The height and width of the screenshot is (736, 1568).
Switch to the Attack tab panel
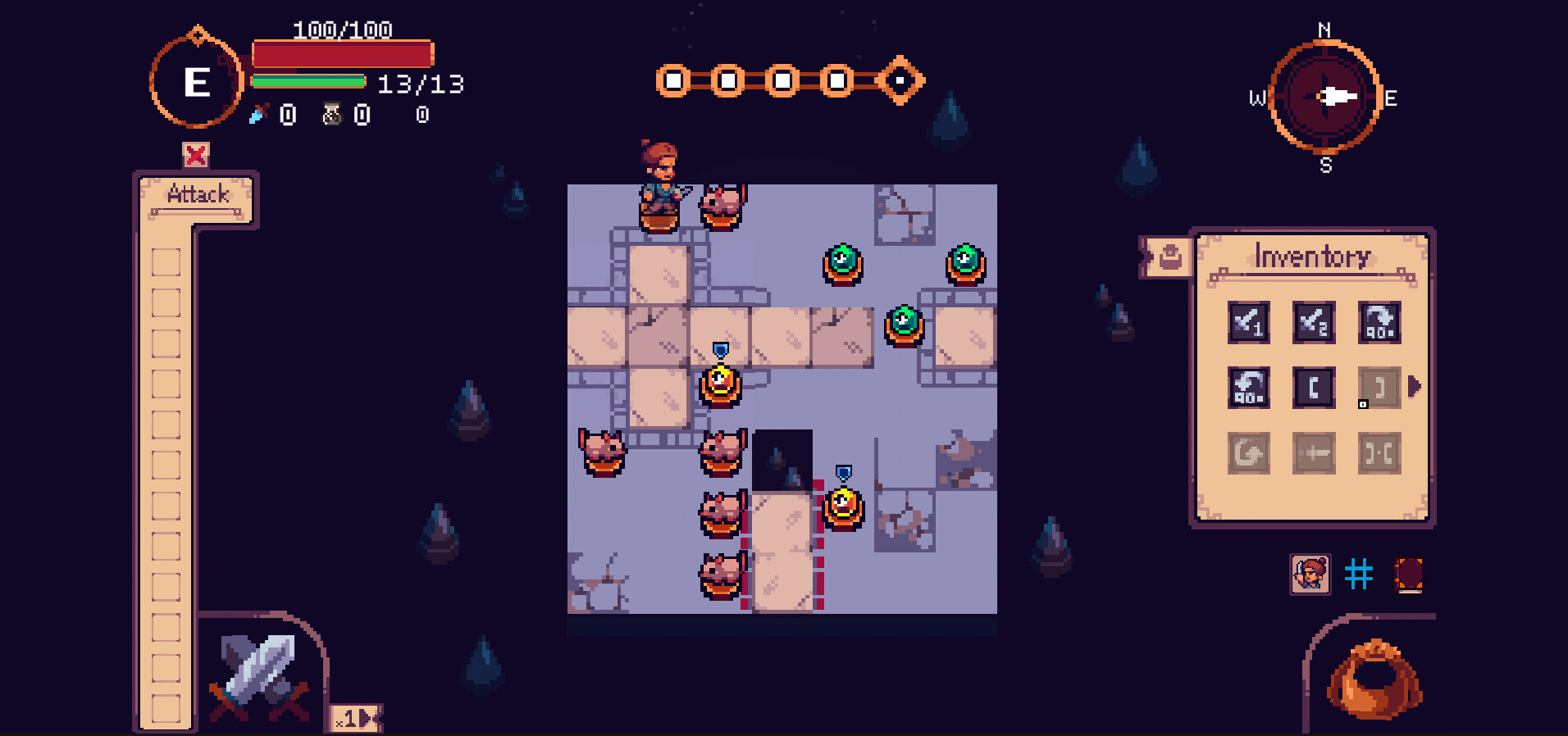click(x=198, y=194)
